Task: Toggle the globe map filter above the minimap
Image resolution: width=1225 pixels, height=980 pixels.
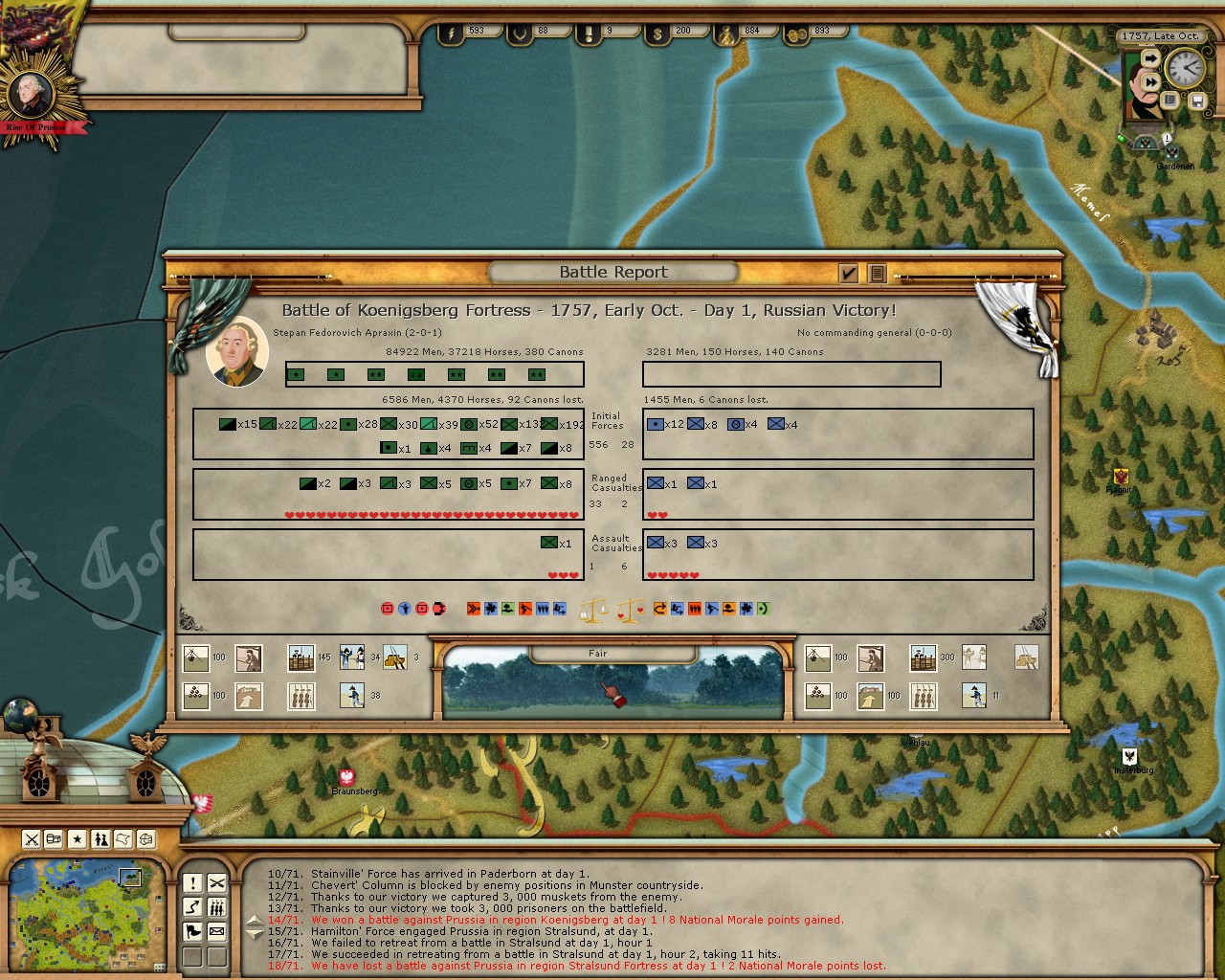Action: pyautogui.click(x=146, y=839)
